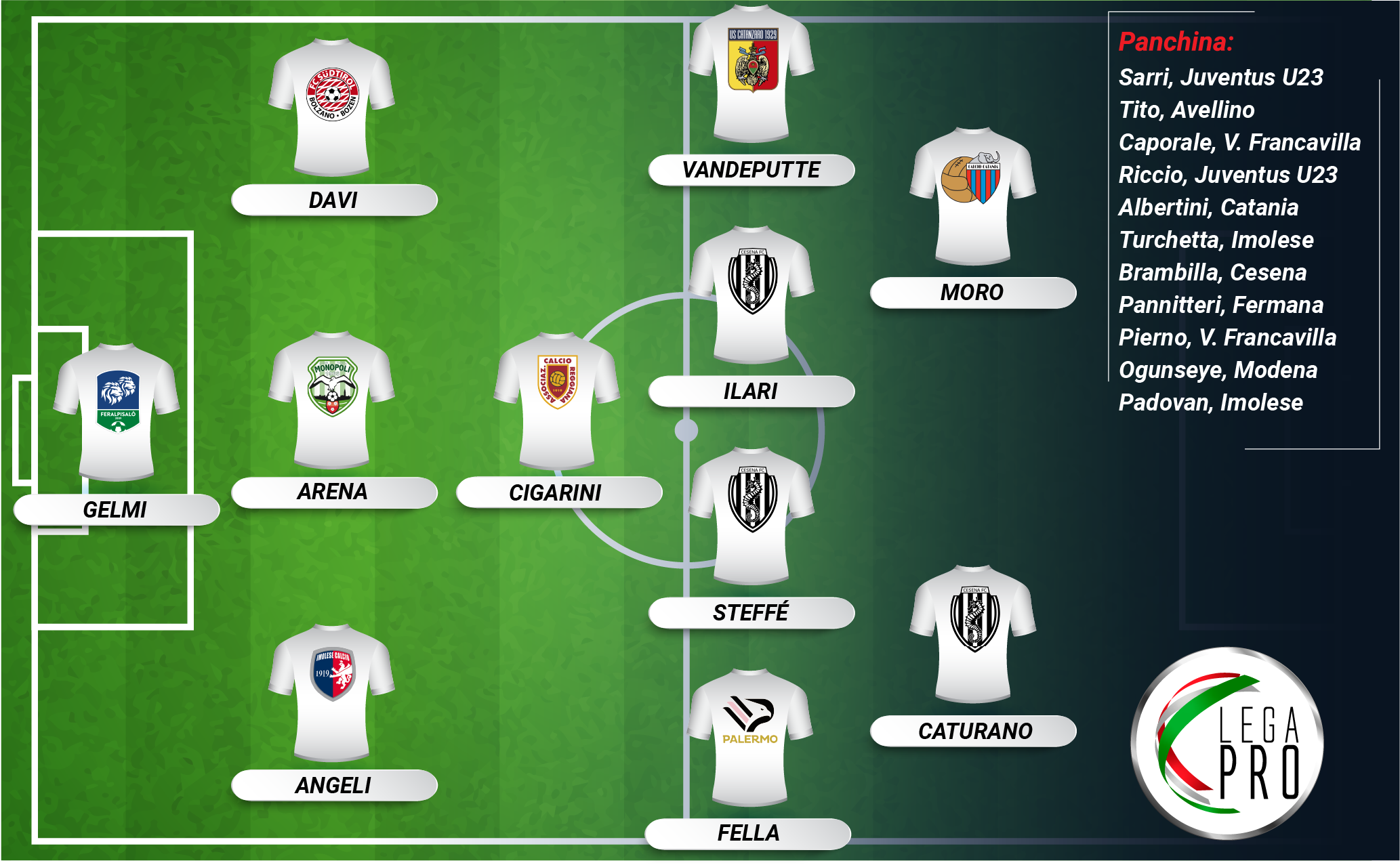The width and height of the screenshot is (1400, 865).
Task: Choose bench entry Tito, Avellino
Action: 1187,110
